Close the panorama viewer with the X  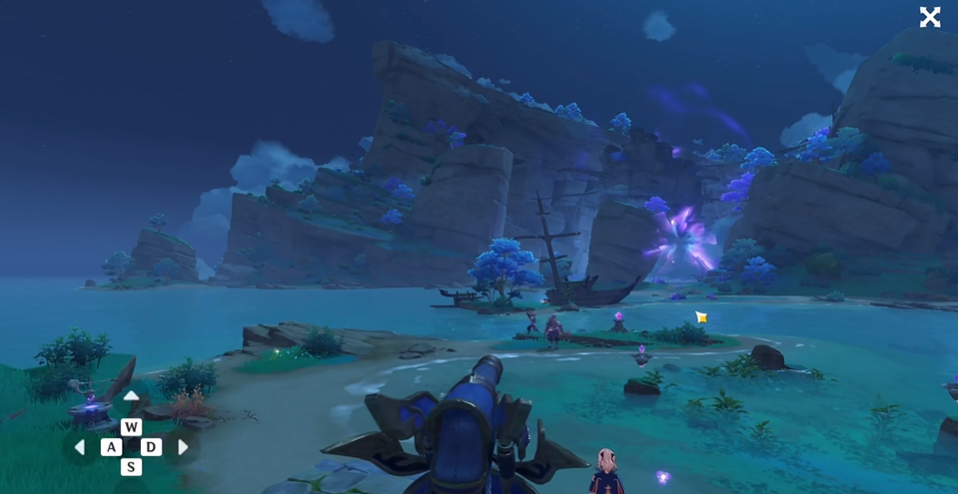pos(930,17)
